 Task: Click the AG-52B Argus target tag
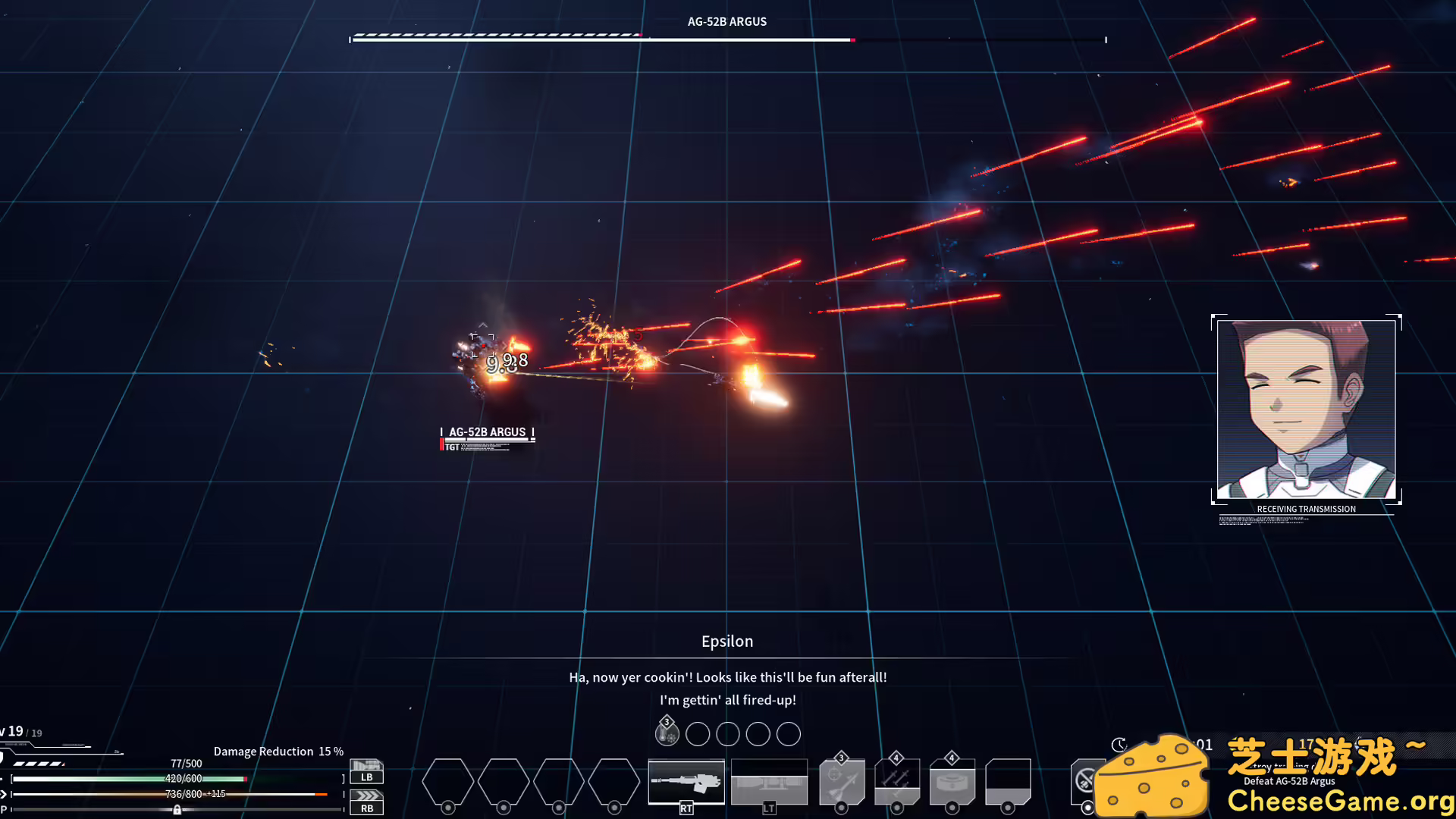[x=487, y=432]
